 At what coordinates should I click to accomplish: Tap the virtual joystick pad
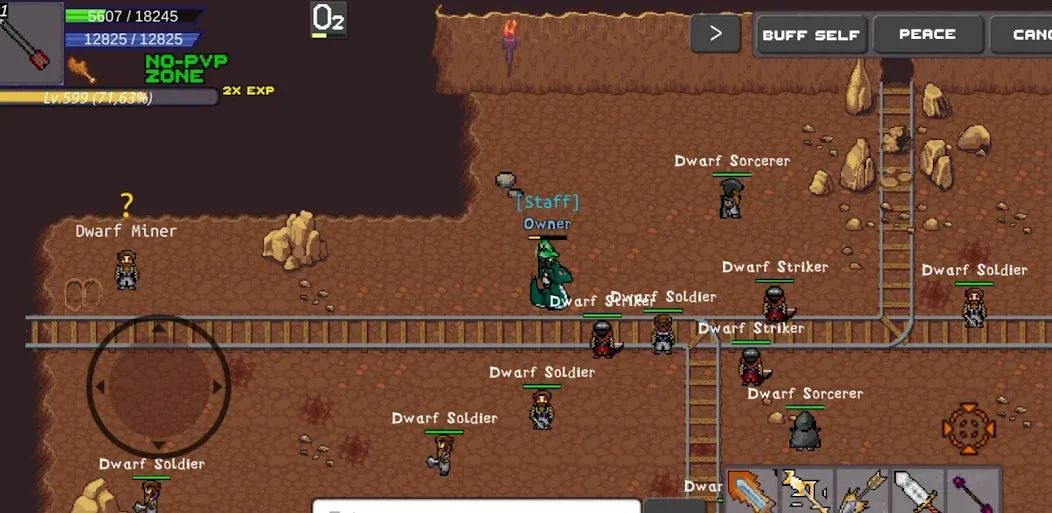(158, 386)
